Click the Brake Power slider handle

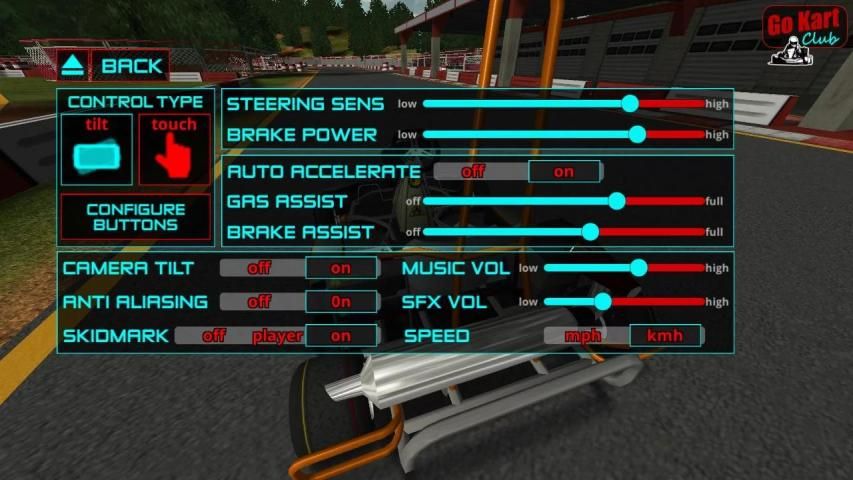tap(637, 134)
